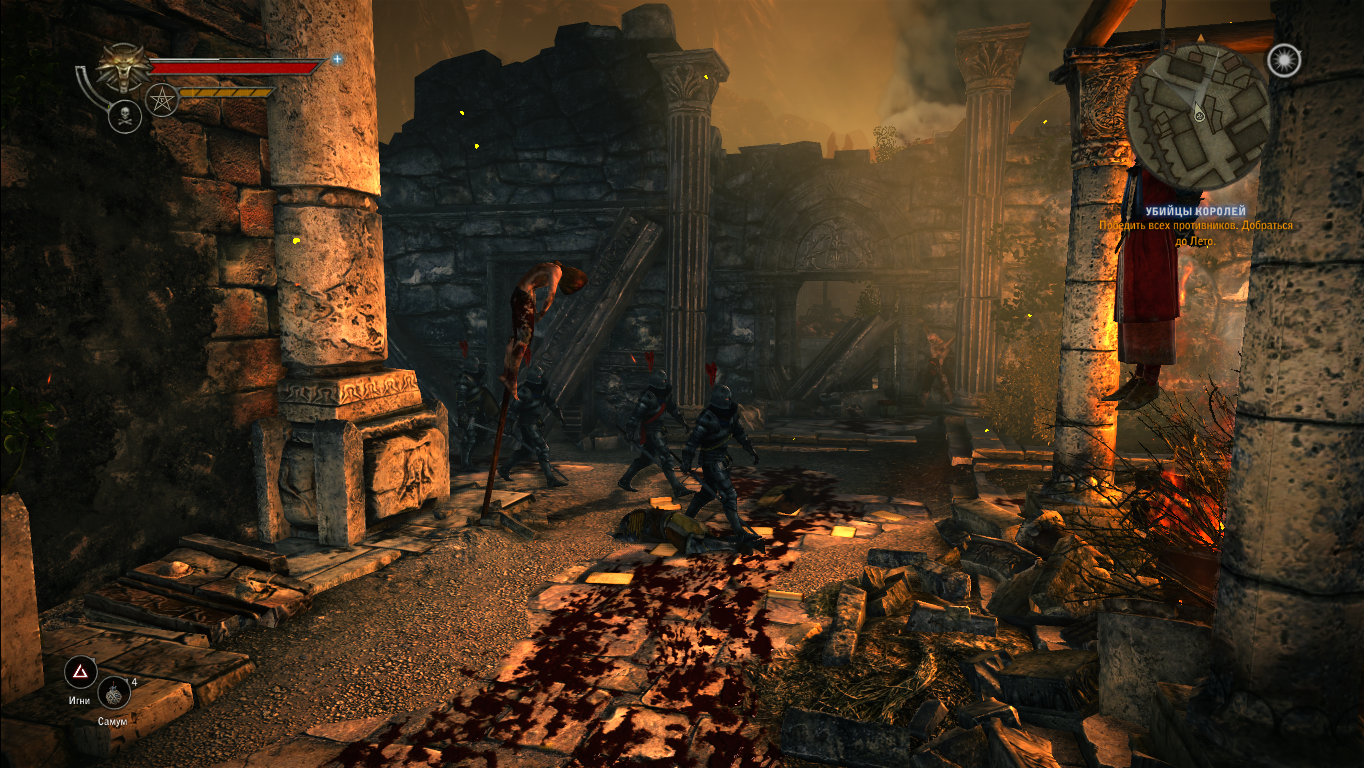Select the skull status icon
This screenshot has width=1364, height=768.
coord(124,117)
